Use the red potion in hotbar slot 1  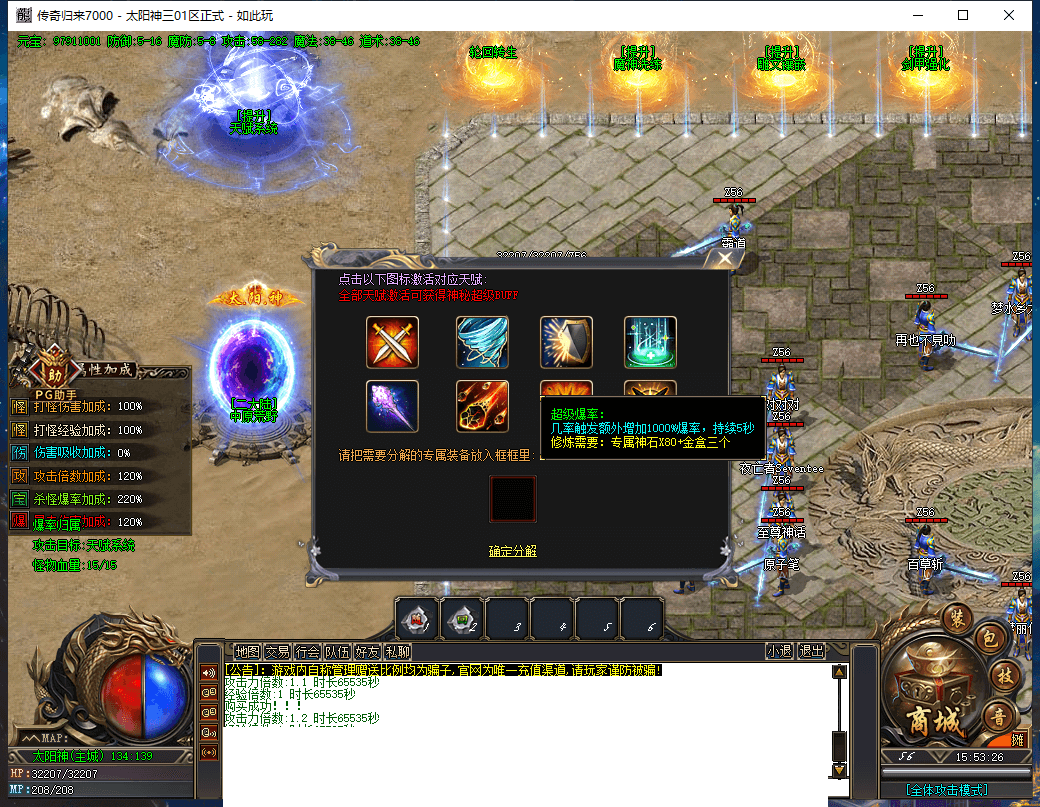pos(416,620)
